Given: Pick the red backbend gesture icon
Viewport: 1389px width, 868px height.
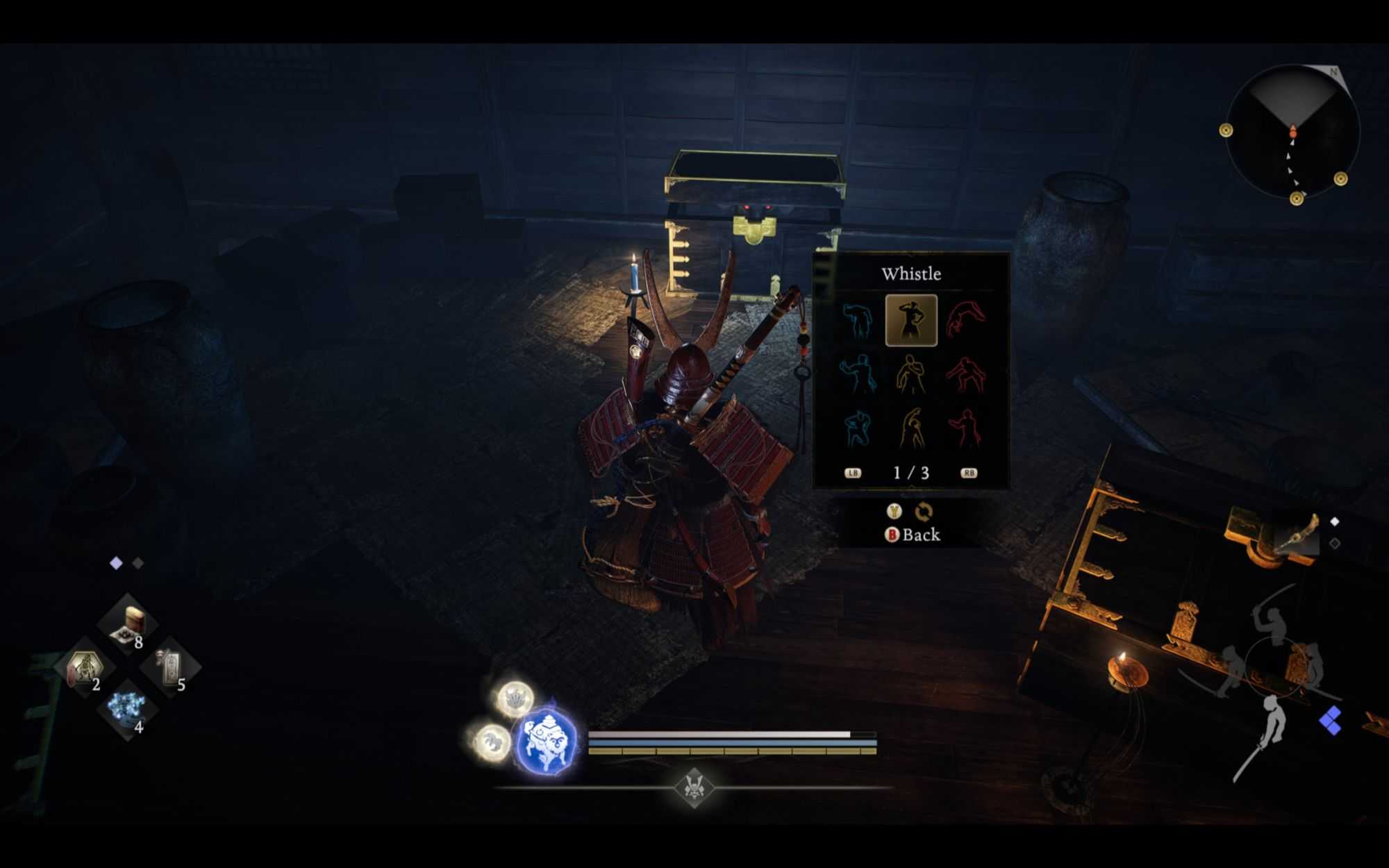Looking at the screenshot, I should coord(965,319).
